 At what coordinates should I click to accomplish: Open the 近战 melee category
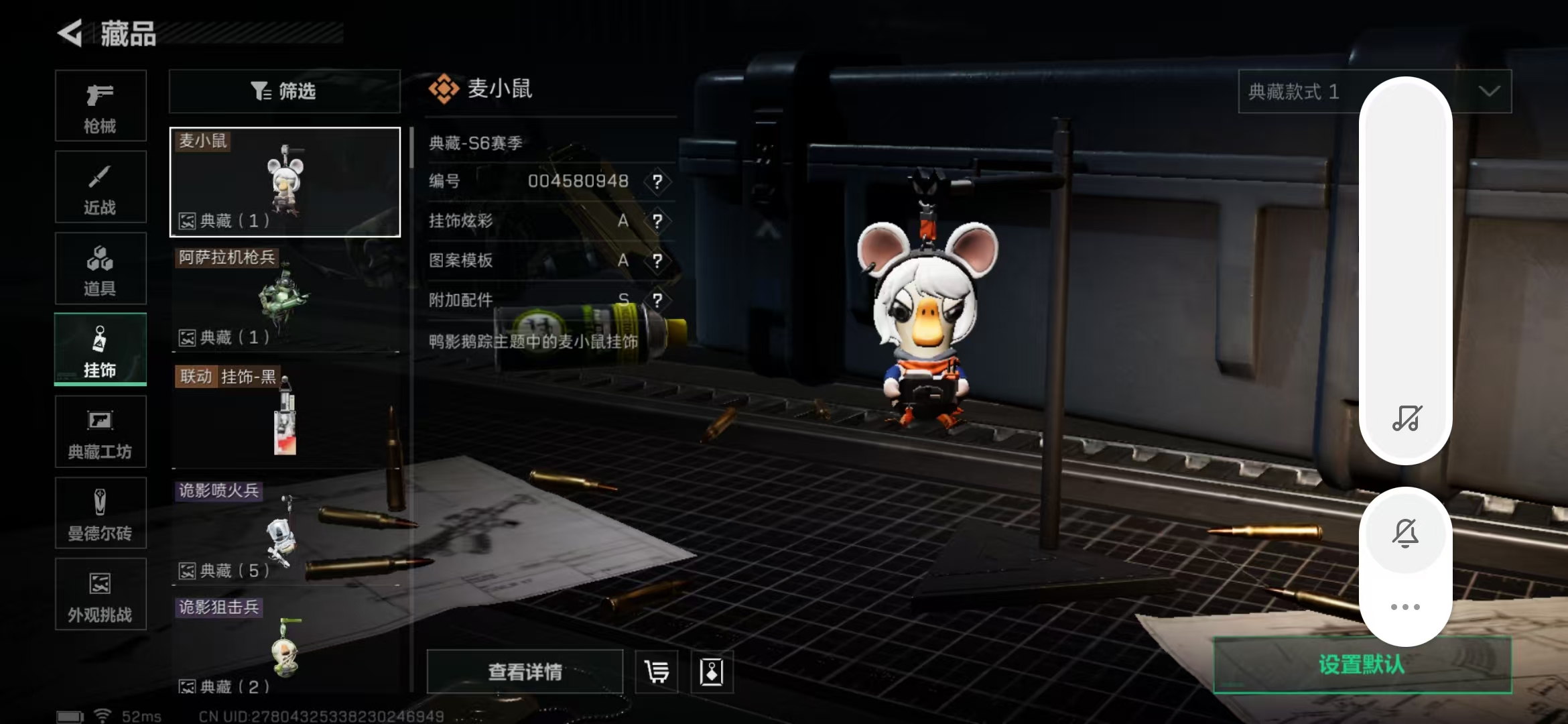tap(101, 187)
